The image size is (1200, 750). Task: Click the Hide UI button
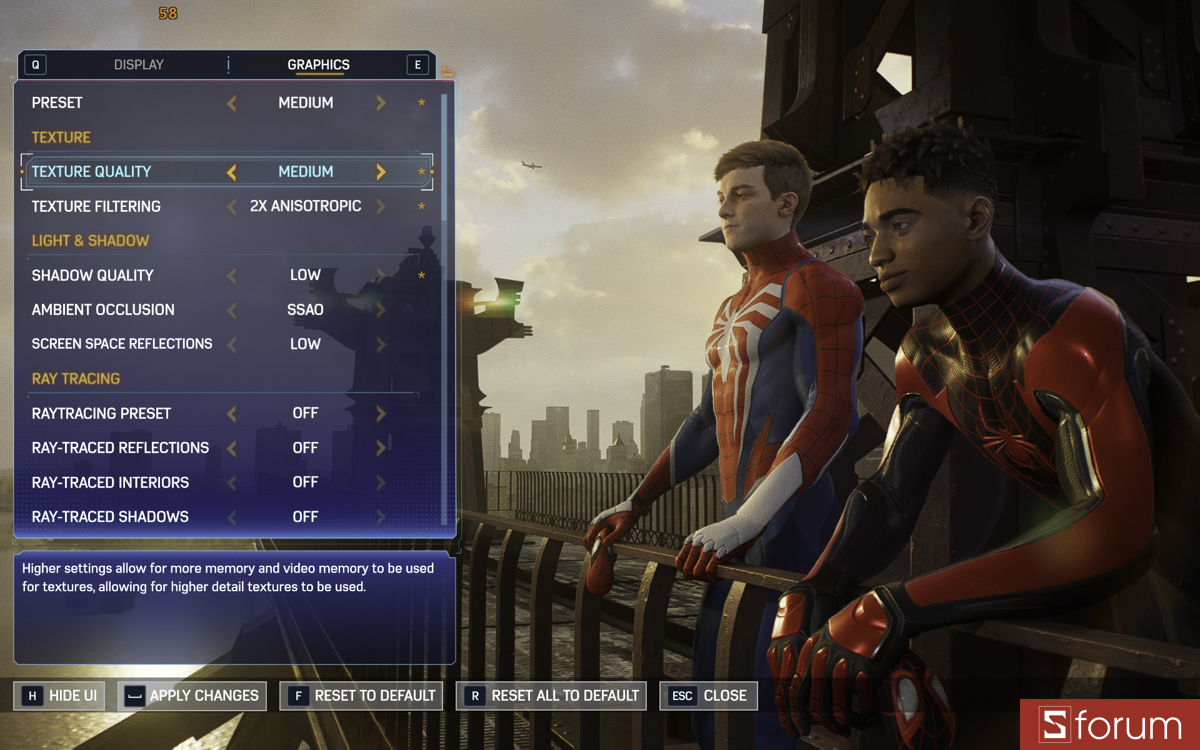tap(61, 696)
